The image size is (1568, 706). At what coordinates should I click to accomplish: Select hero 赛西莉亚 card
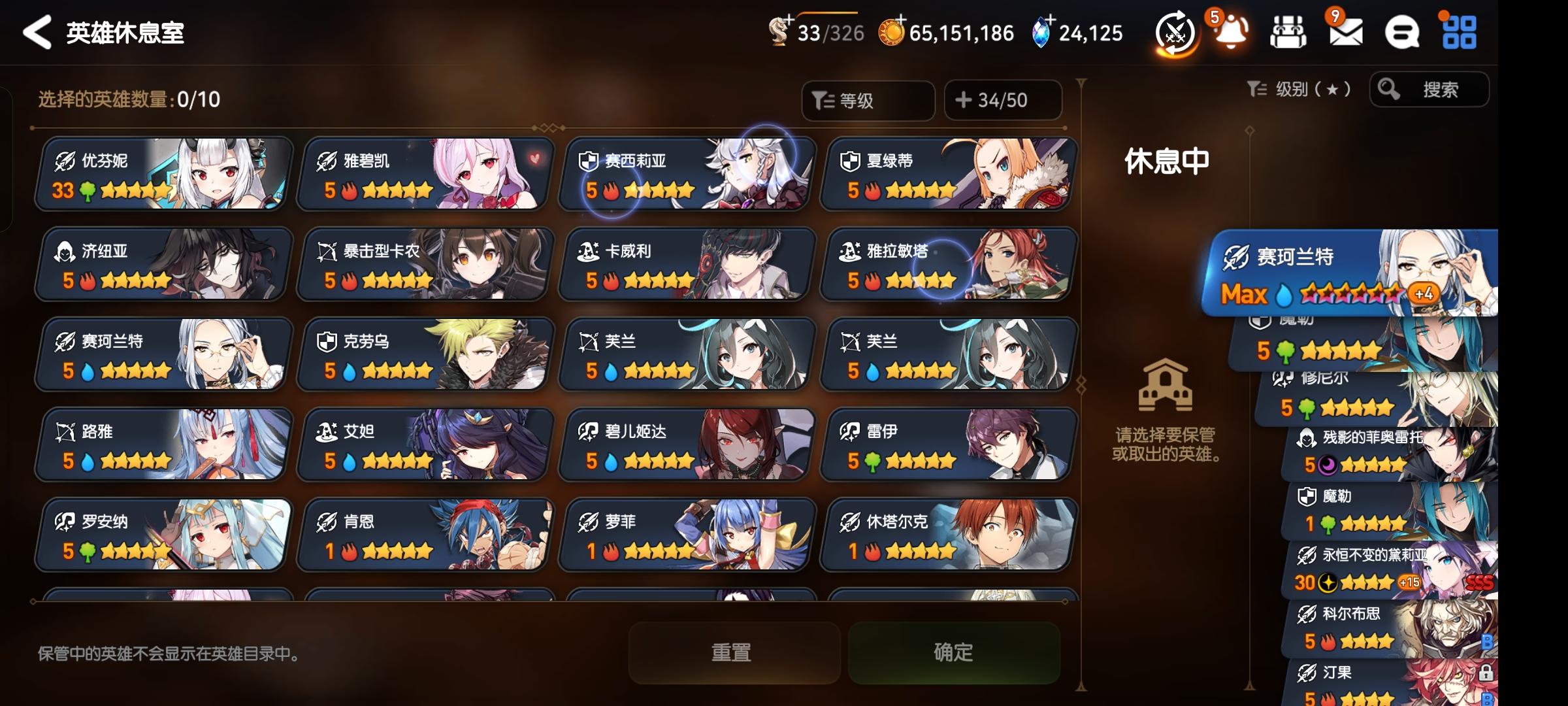[686, 175]
